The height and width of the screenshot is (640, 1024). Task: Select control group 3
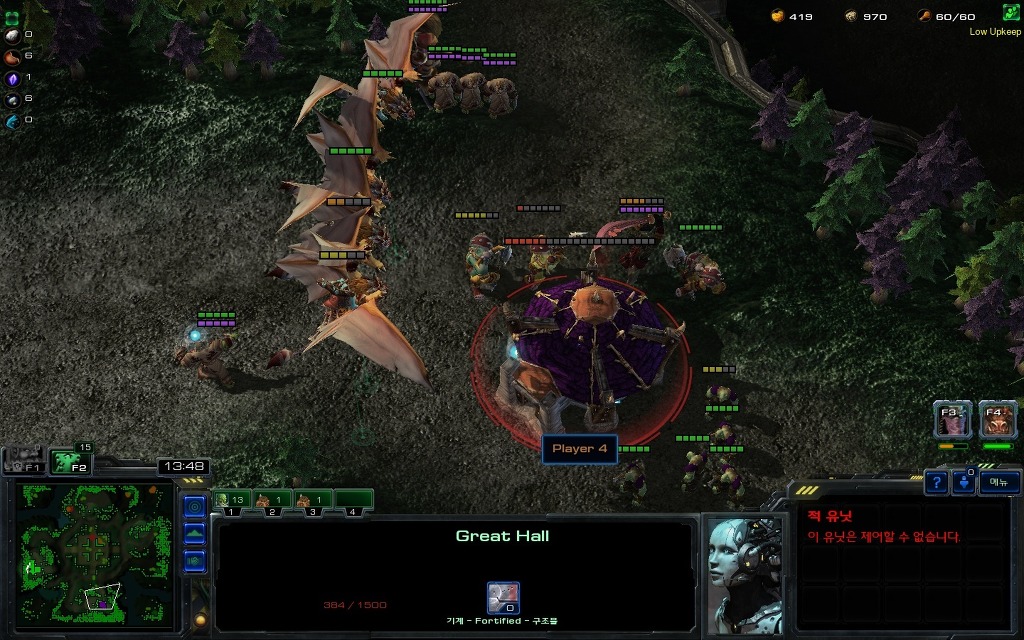click(312, 500)
